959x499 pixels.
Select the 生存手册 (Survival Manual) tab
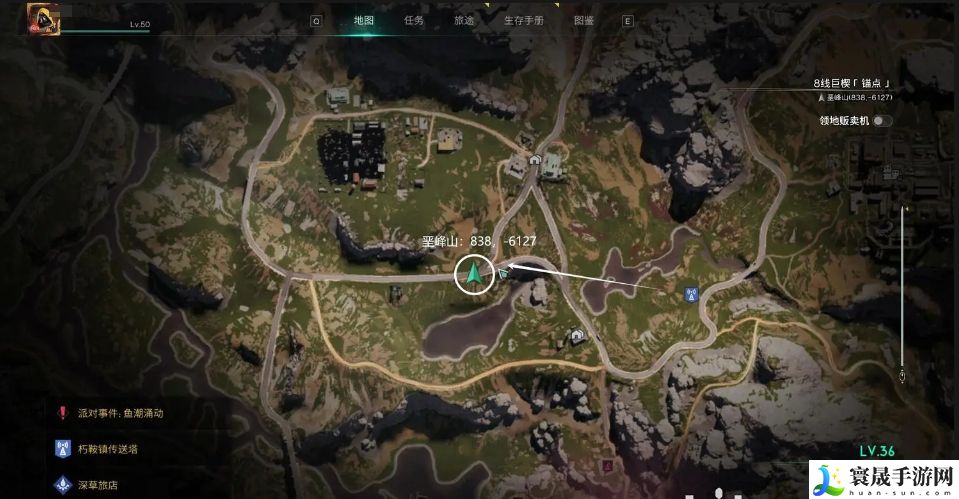(x=523, y=20)
